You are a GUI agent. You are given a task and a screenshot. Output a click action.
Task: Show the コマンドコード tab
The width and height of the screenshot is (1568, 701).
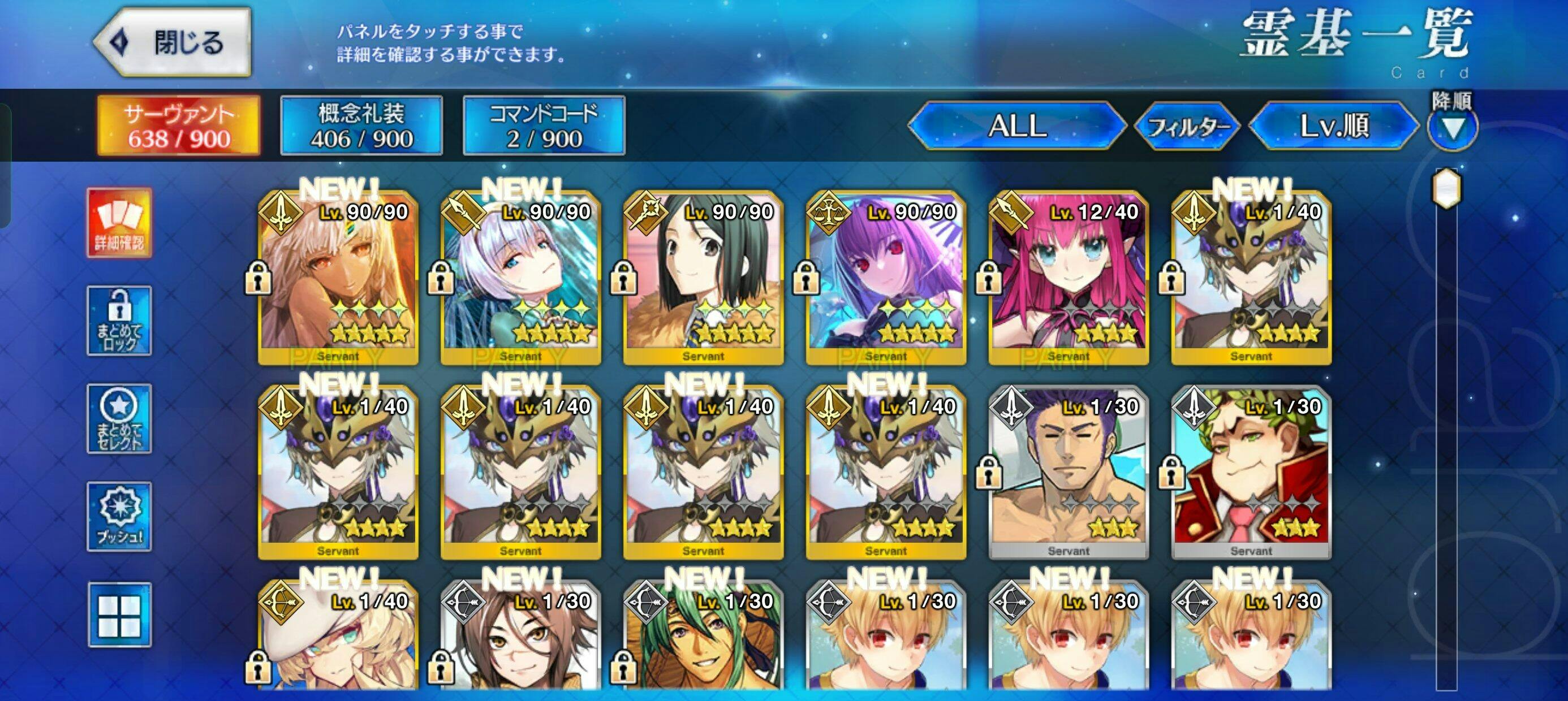click(x=544, y=126)
